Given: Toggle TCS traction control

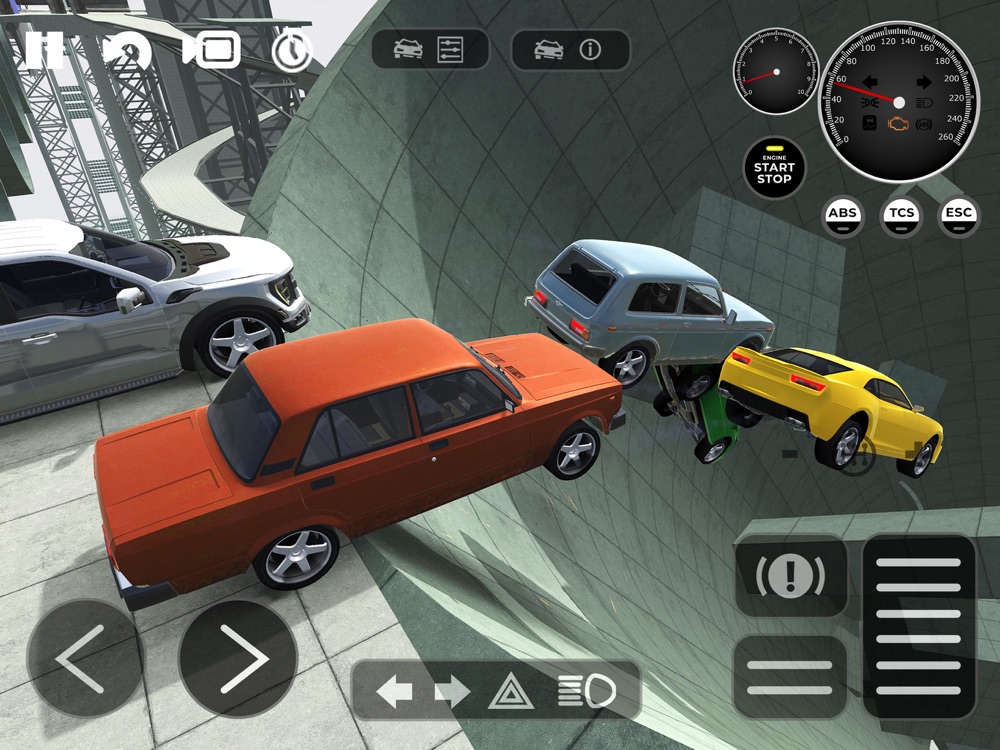Looking at the screenshot, I should [900, 214].
